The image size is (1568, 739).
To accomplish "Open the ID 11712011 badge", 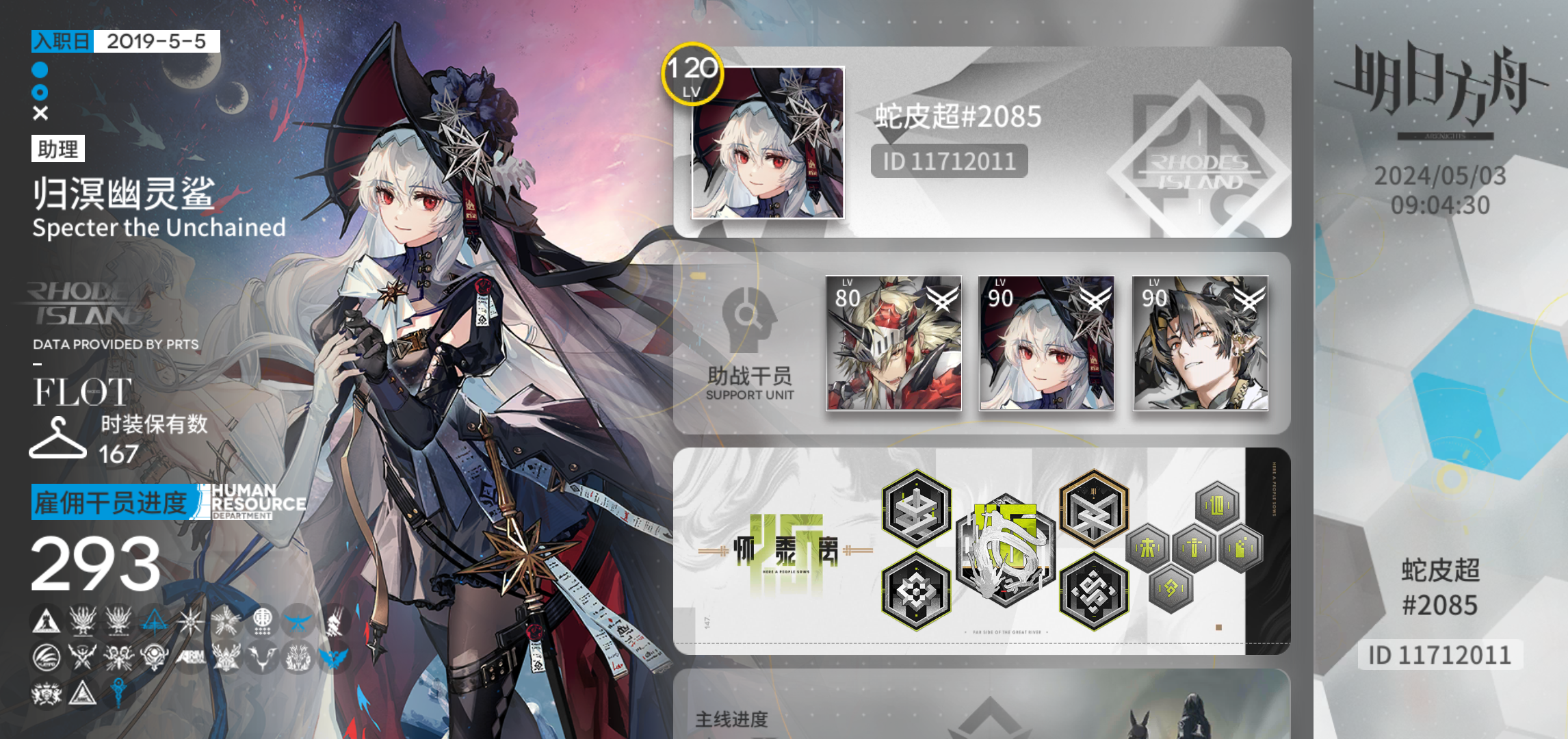I will [x=948, y=161].
